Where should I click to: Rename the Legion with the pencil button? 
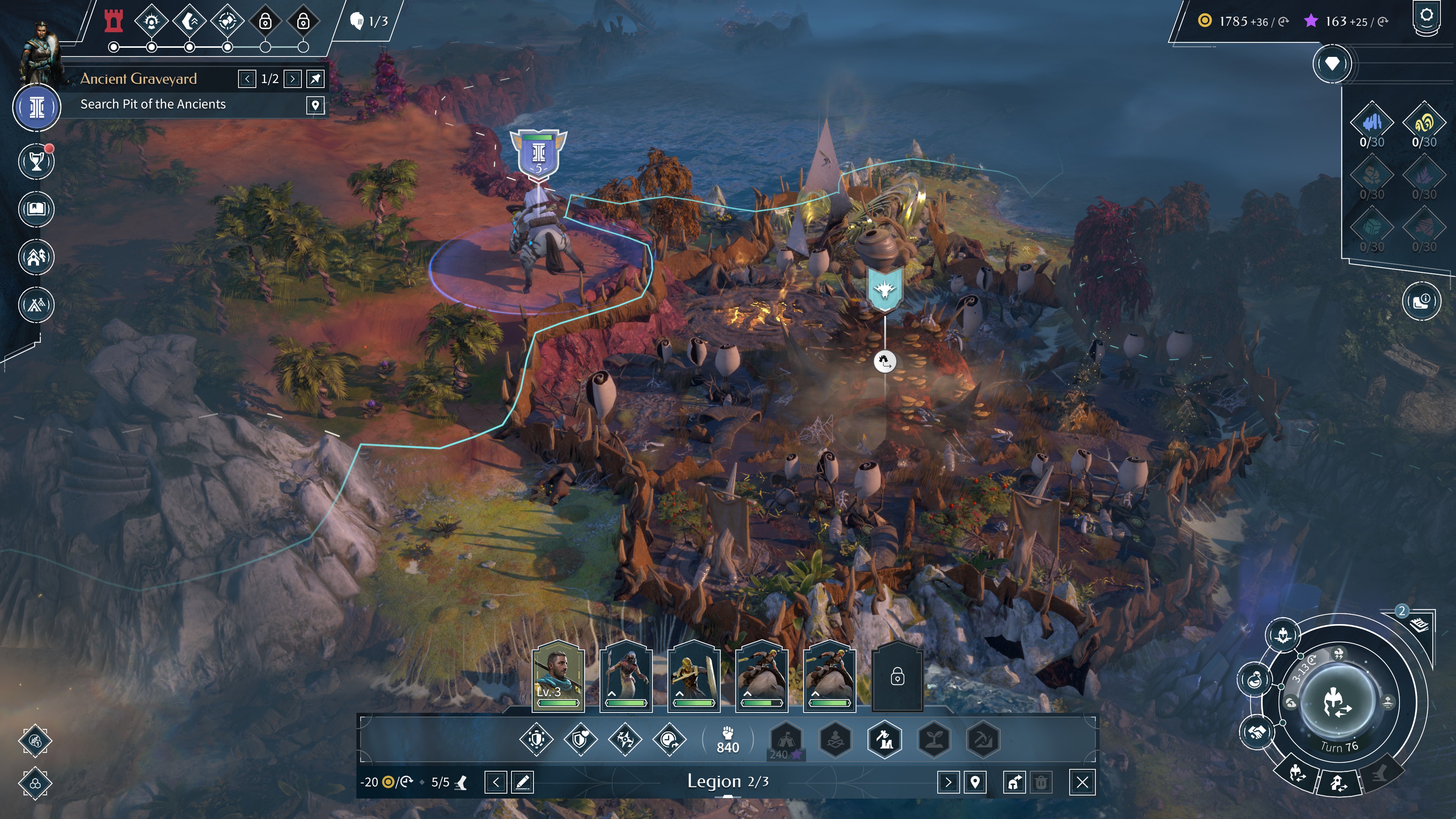(522, 782)
